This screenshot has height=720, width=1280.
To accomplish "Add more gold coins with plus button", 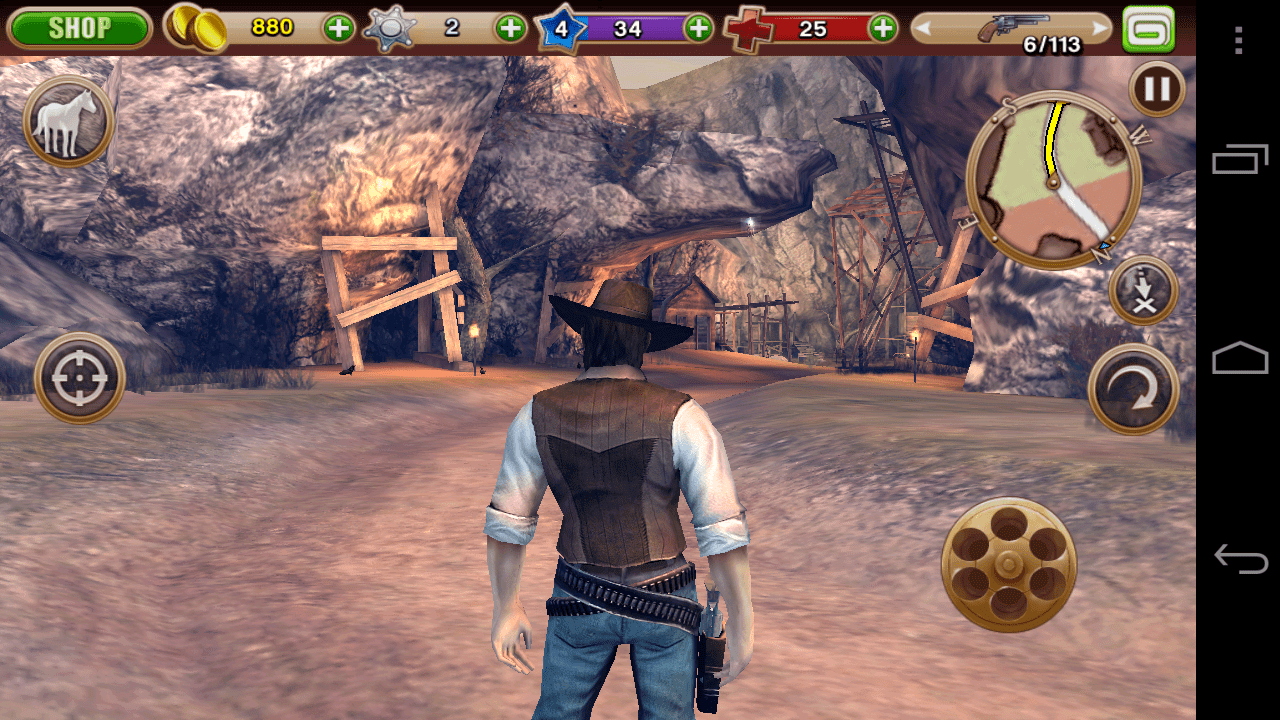I will 339,28.
